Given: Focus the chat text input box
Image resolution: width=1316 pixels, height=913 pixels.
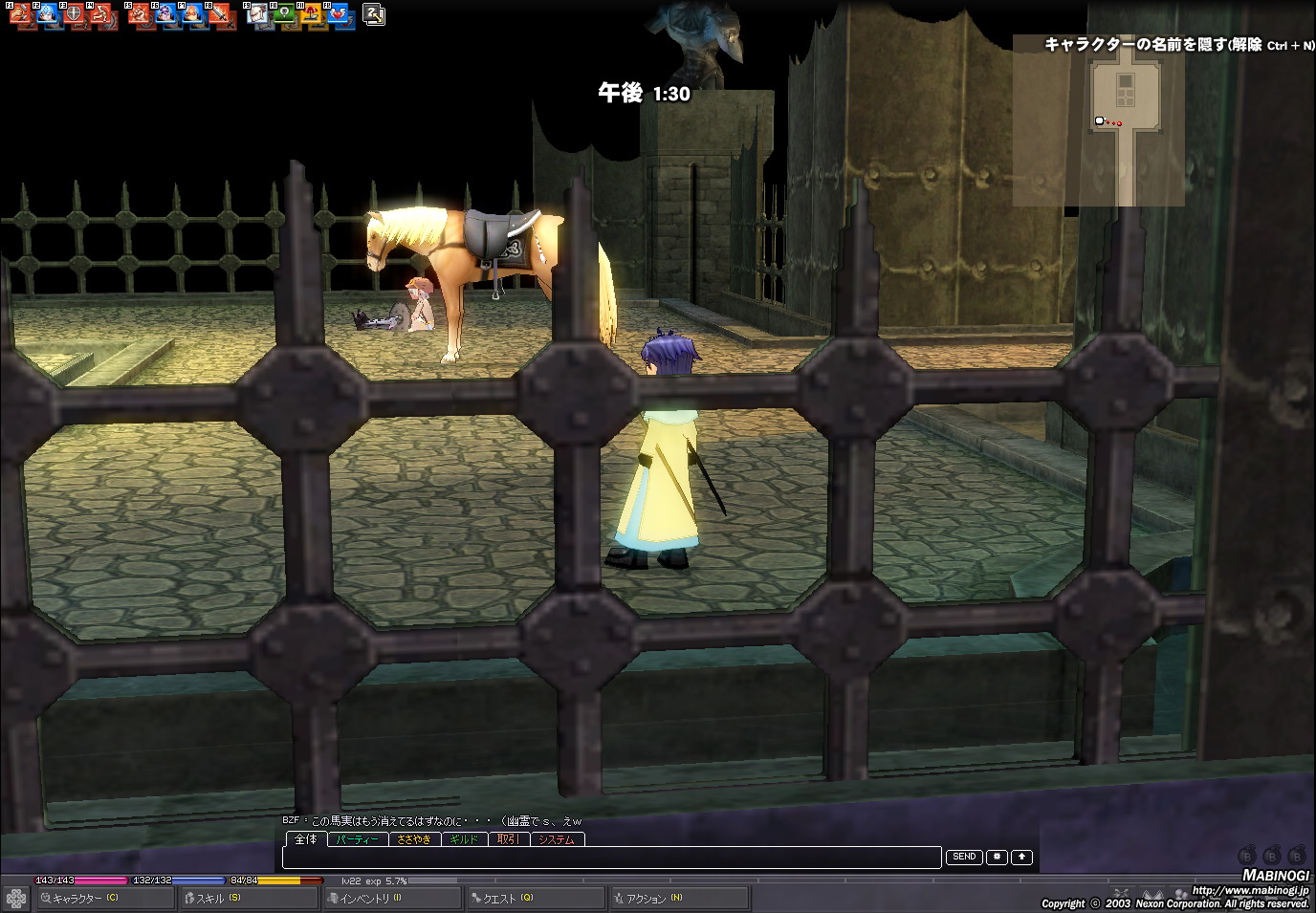Looking at the screenshot, I should (x=612, y=857).
